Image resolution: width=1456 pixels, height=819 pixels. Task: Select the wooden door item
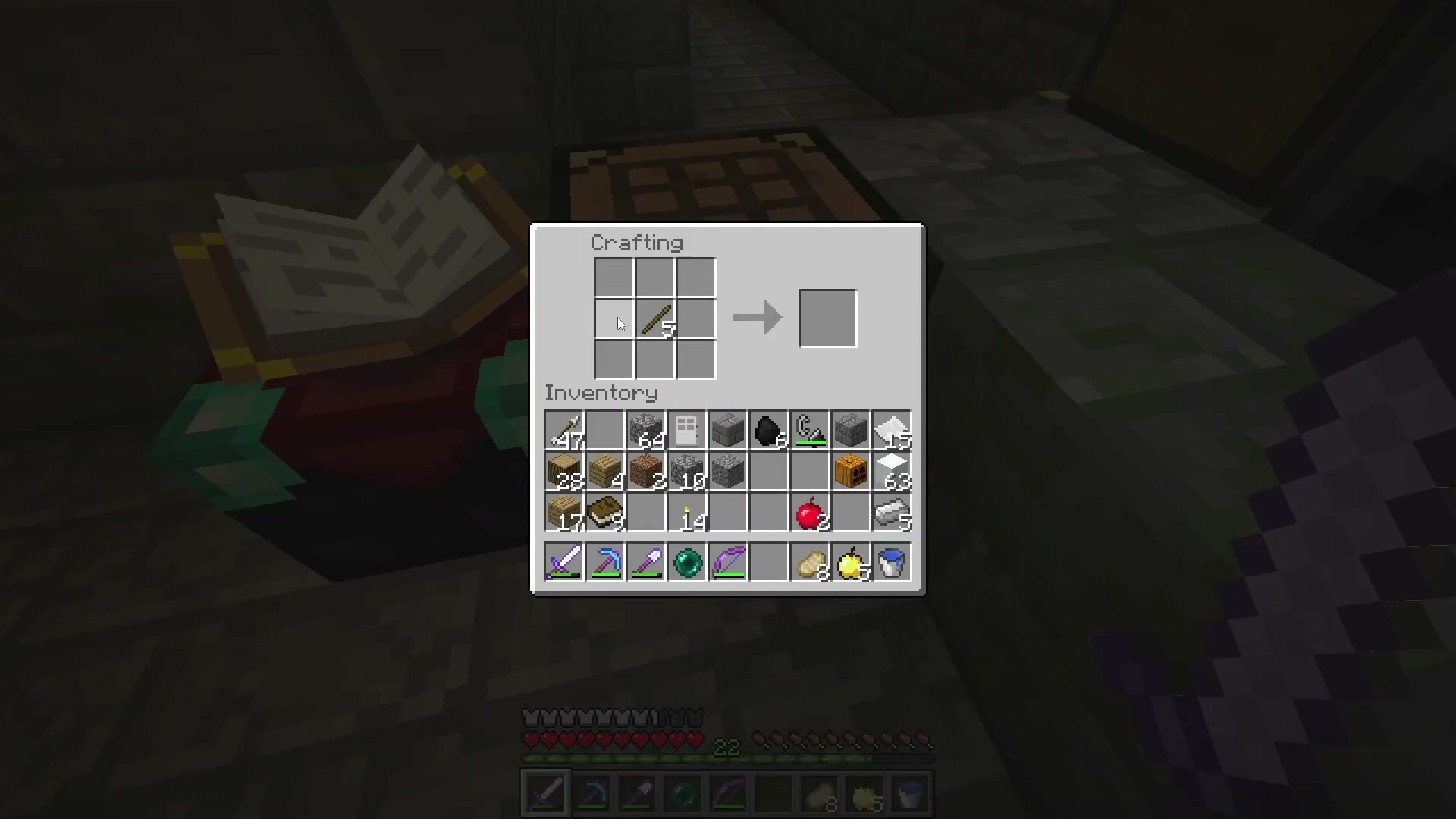pos(687,431)
